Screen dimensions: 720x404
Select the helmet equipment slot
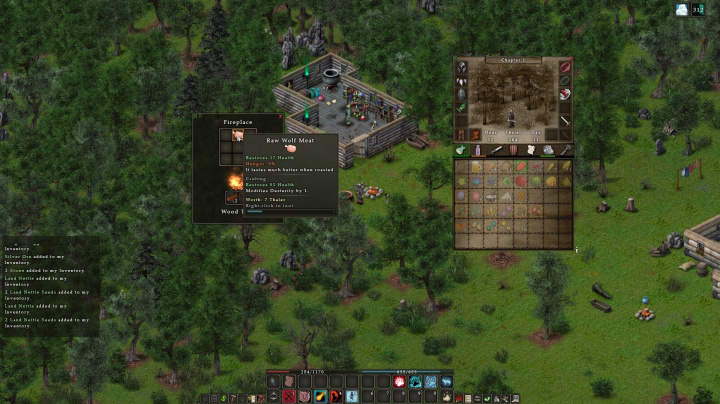pos(462,67)
